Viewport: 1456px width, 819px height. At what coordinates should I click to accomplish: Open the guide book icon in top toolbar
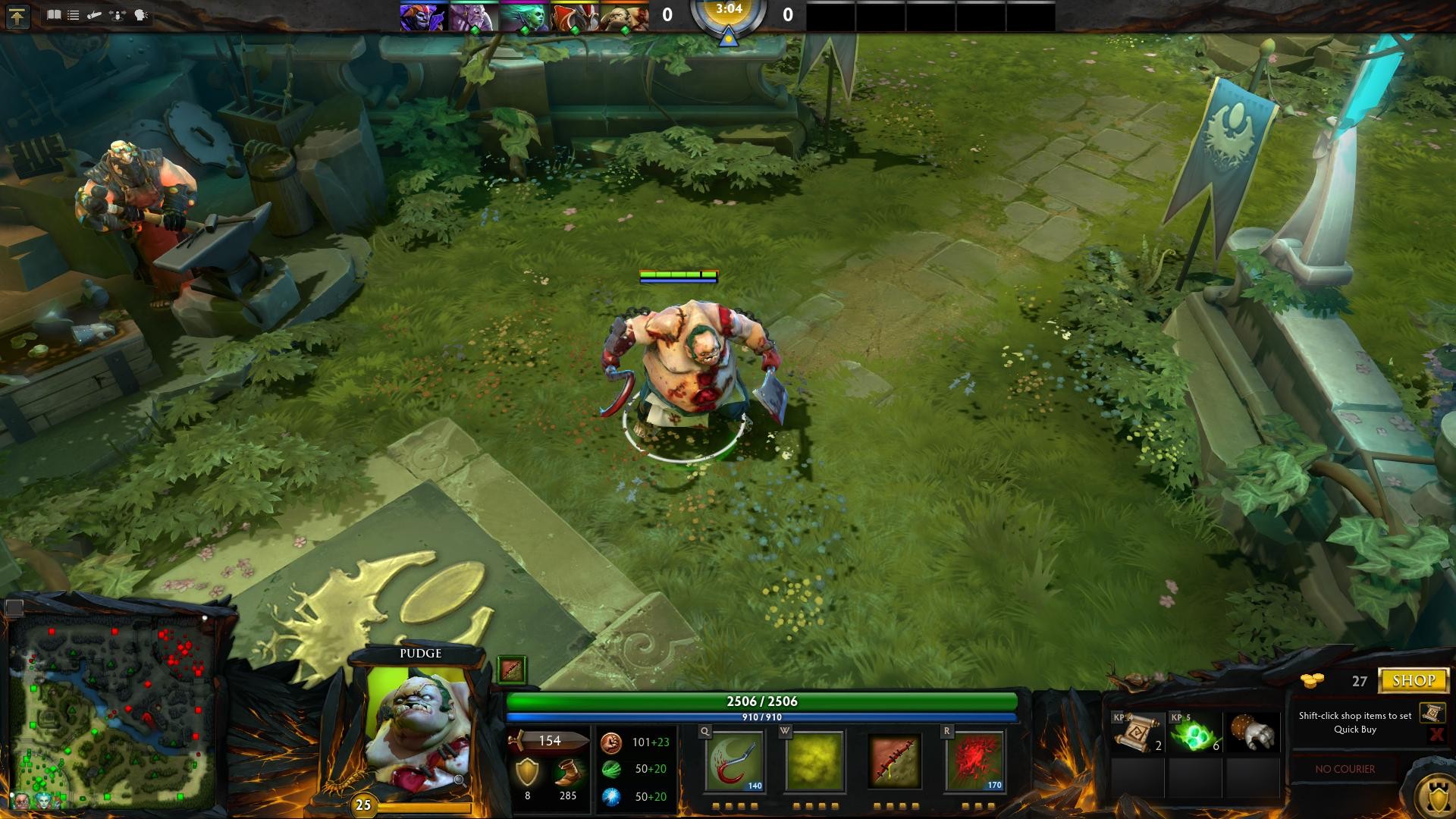point(54,14)
